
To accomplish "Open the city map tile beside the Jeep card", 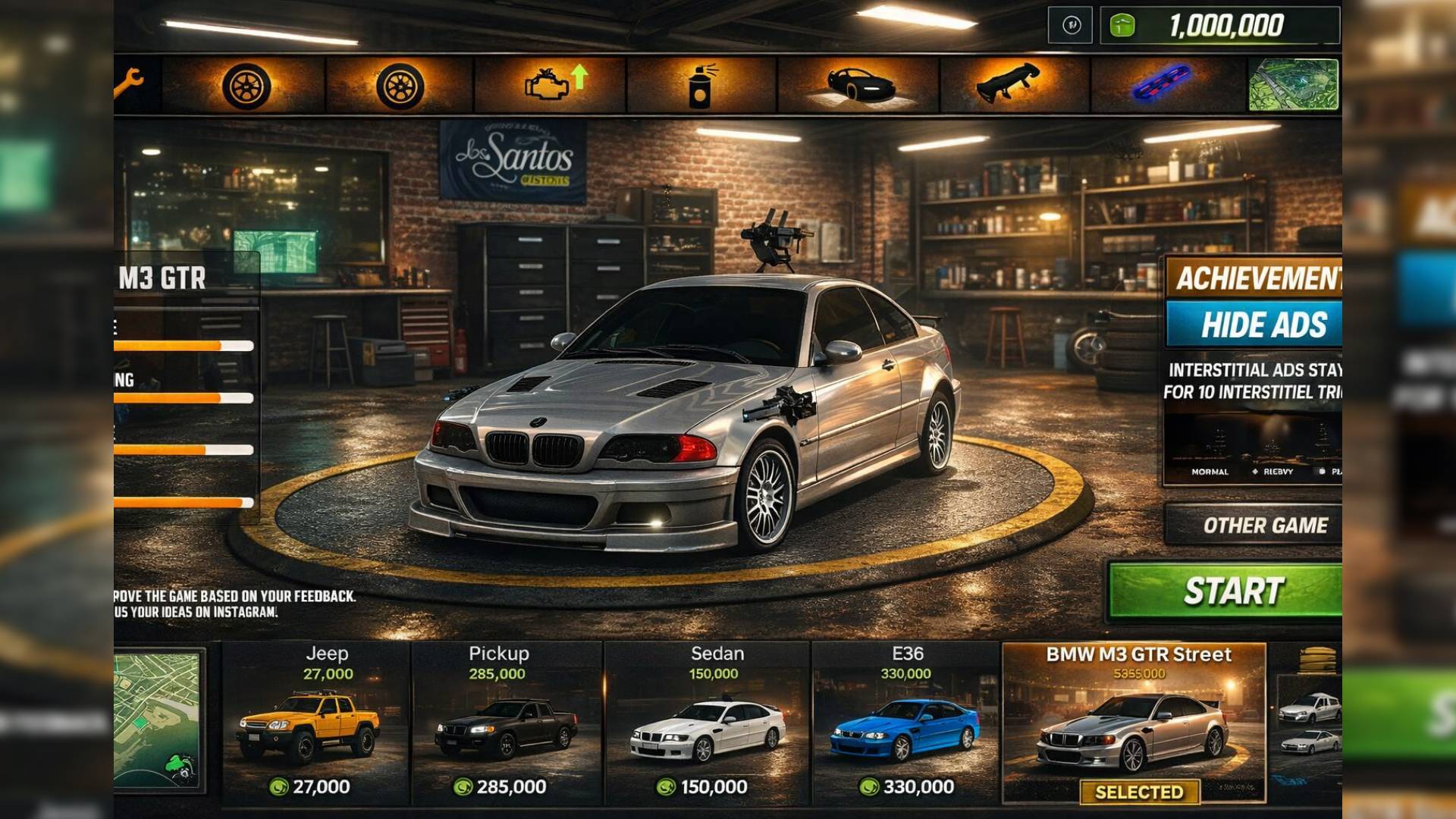I will pos(158,720).
